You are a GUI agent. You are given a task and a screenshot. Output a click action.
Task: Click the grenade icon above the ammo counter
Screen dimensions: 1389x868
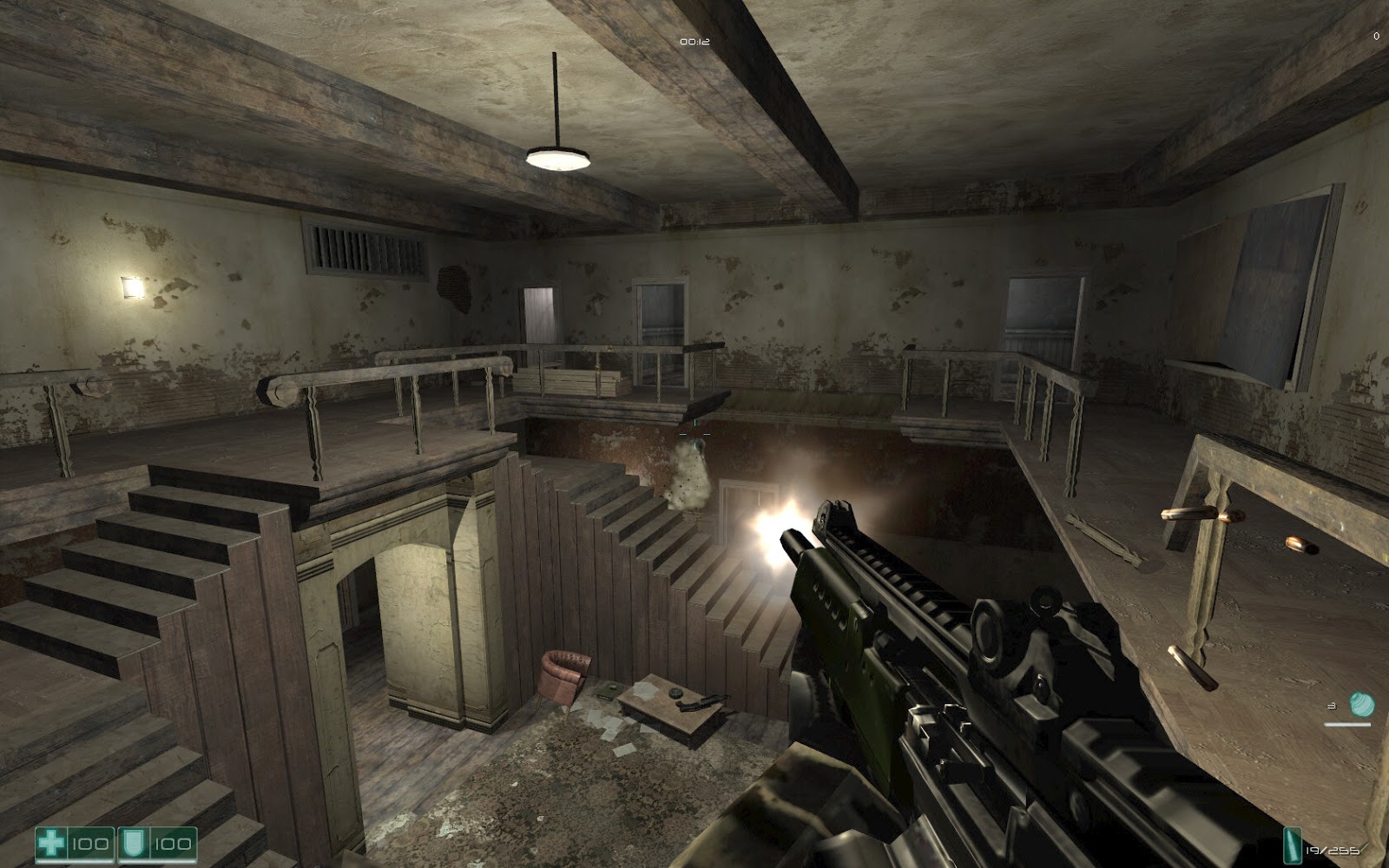(x=1360, y=704)
